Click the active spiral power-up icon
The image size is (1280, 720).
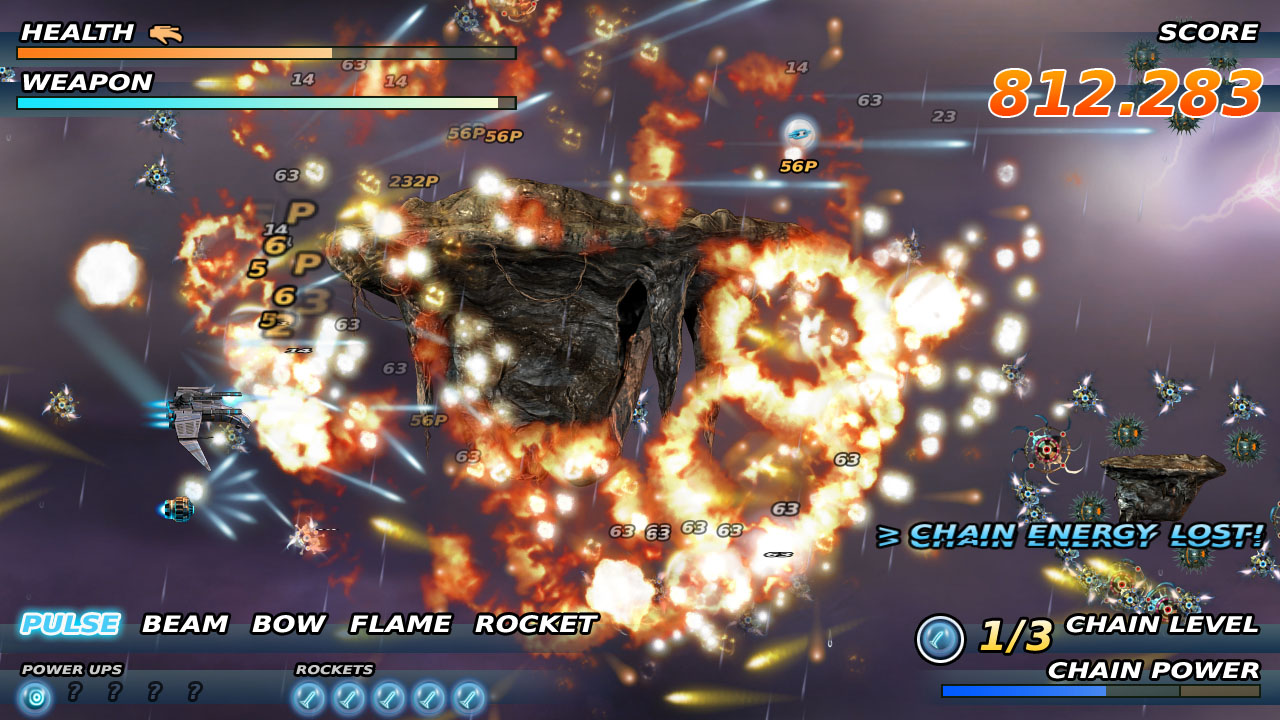coord(35,695)
